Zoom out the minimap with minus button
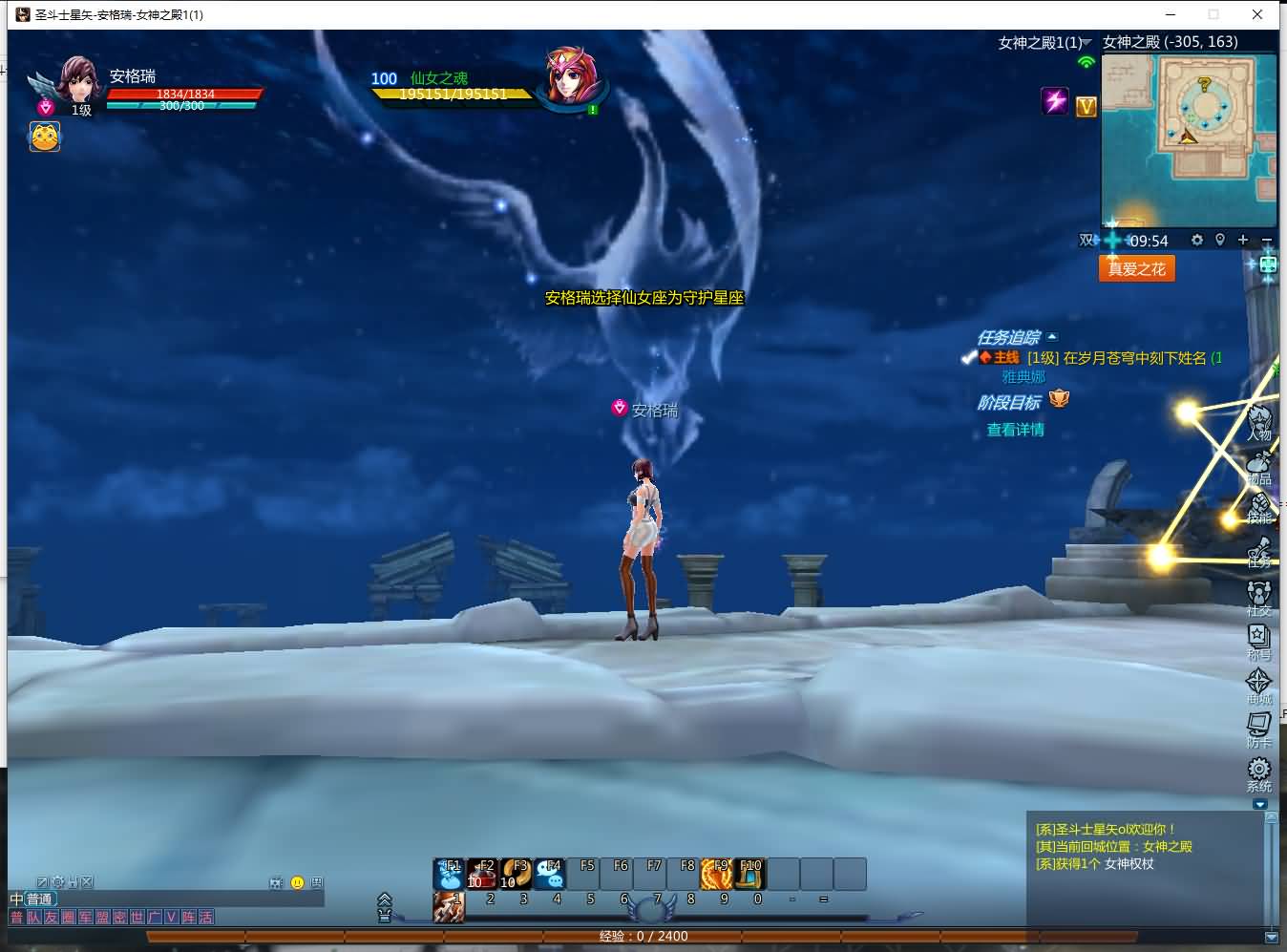Screen dimensions: 1287x952 coord(1267,240)
